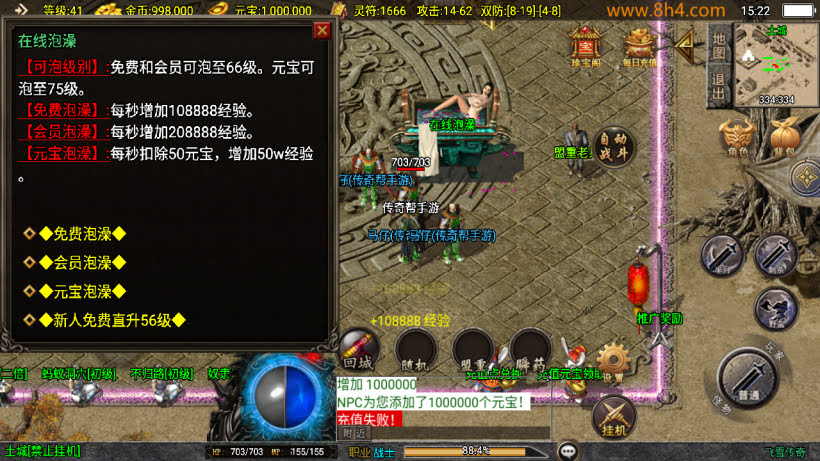
Task: Open the gear-shaped 设置 settings icon
Action: pos(613,359)
